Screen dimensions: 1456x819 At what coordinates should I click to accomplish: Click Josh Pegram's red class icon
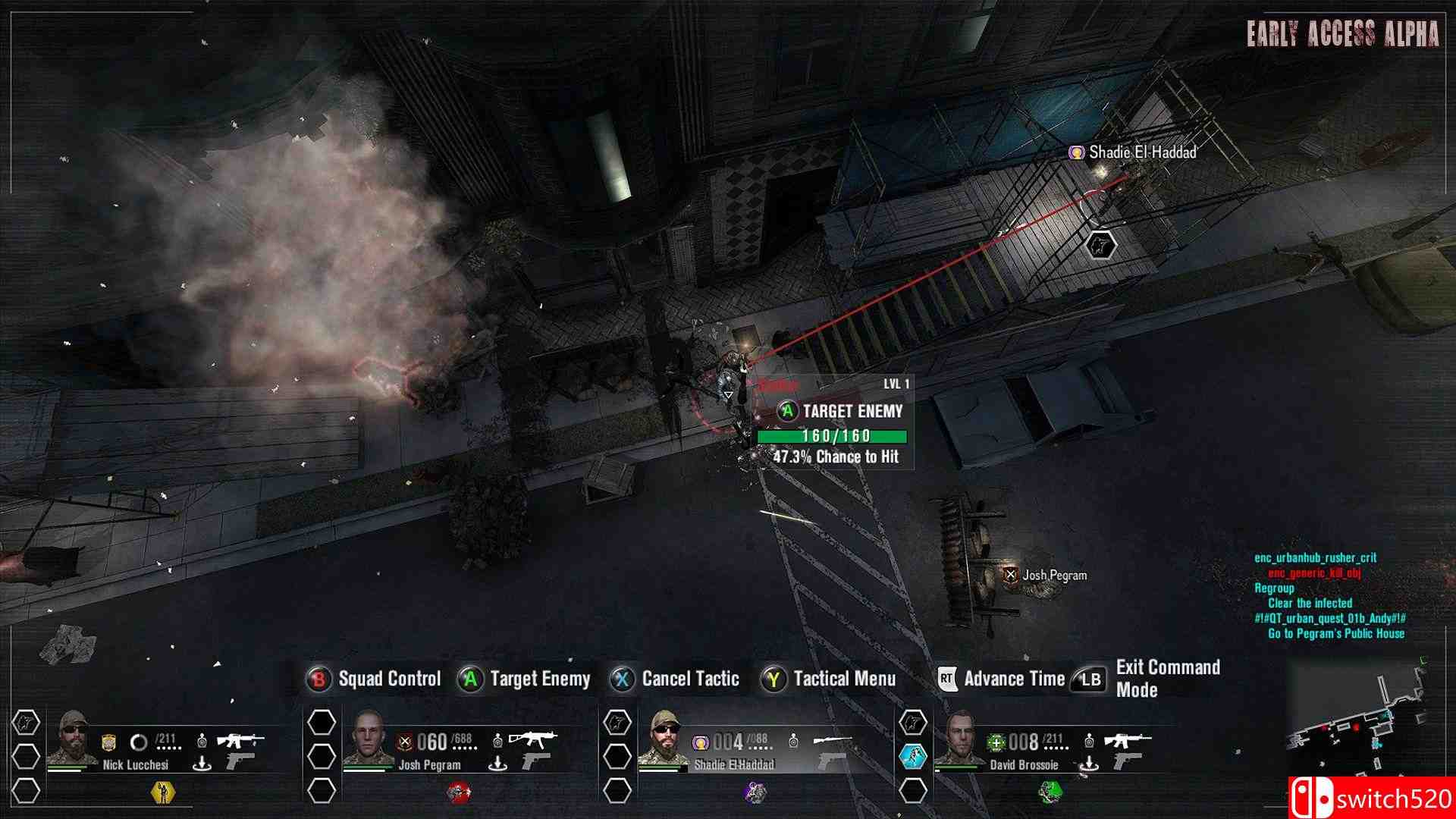(458, 792)
